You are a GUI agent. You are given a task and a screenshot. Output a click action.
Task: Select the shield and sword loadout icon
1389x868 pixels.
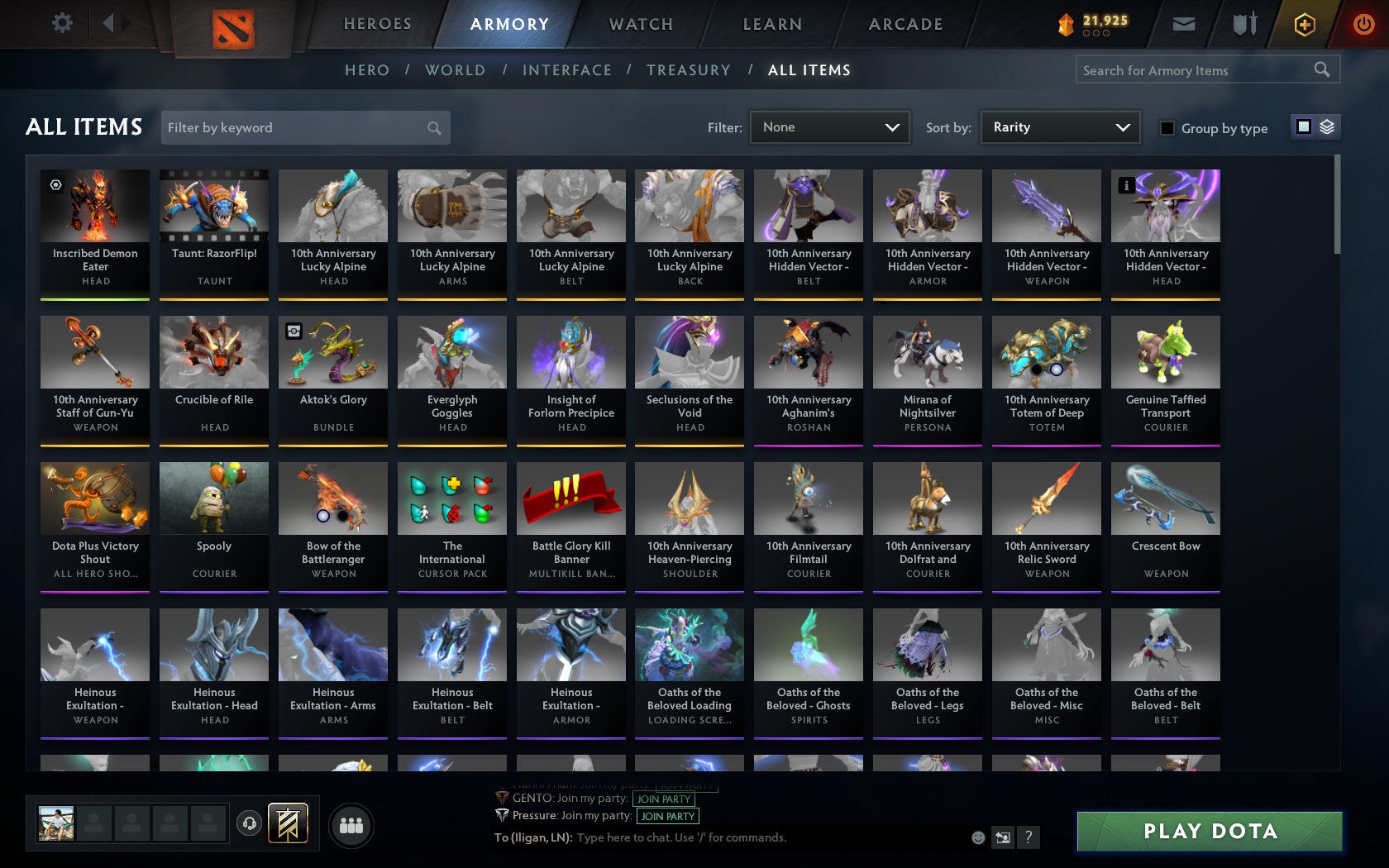point(1243,24)
